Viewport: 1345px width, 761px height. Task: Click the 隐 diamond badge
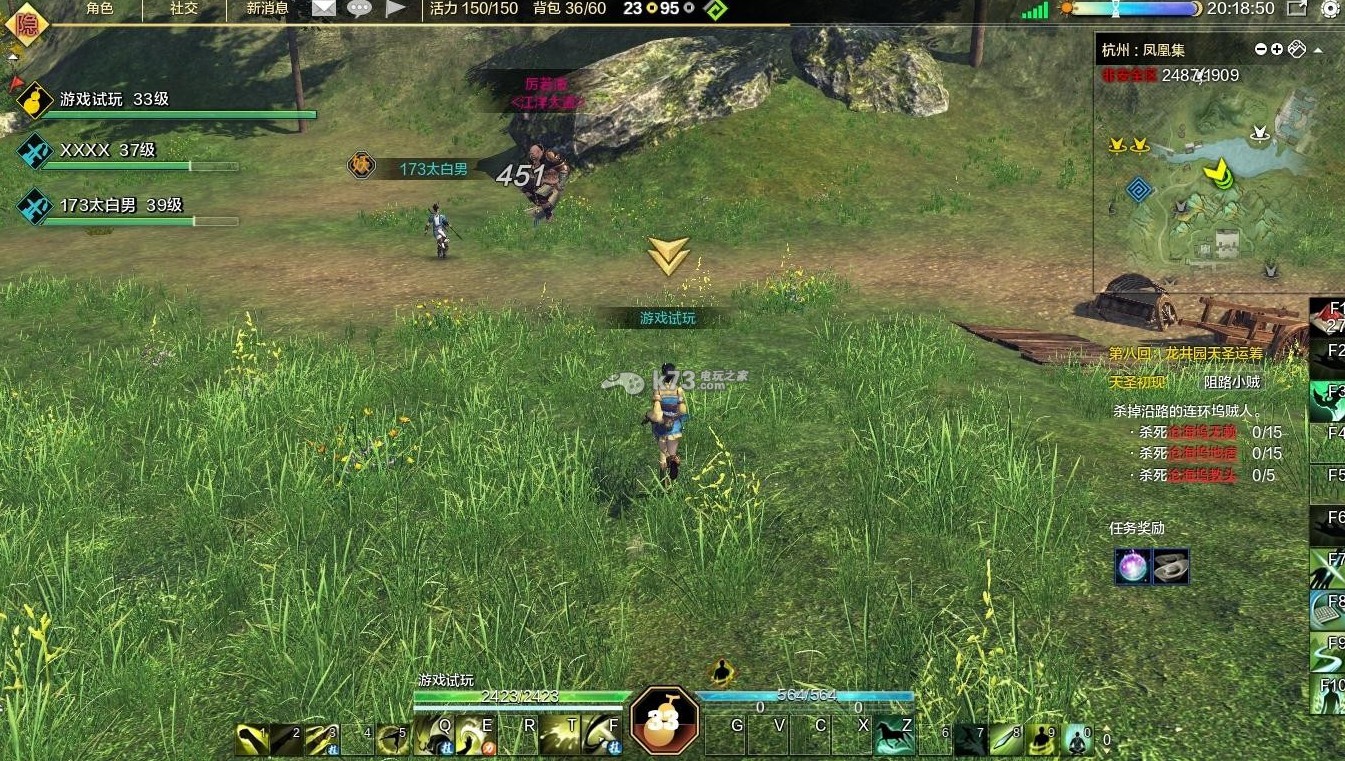coord(26,22)
